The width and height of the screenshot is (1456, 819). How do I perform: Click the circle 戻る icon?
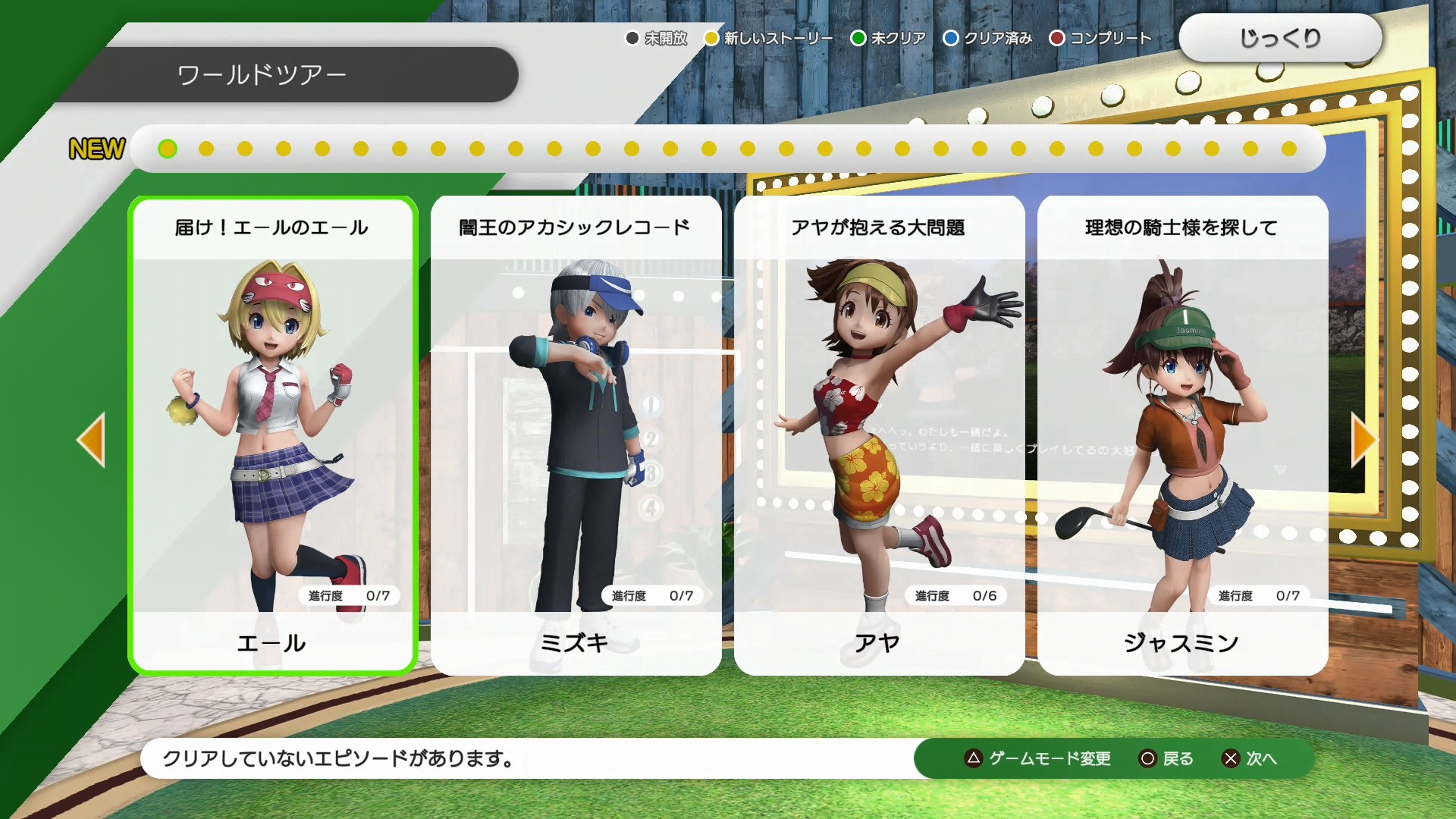[1145, 758]
